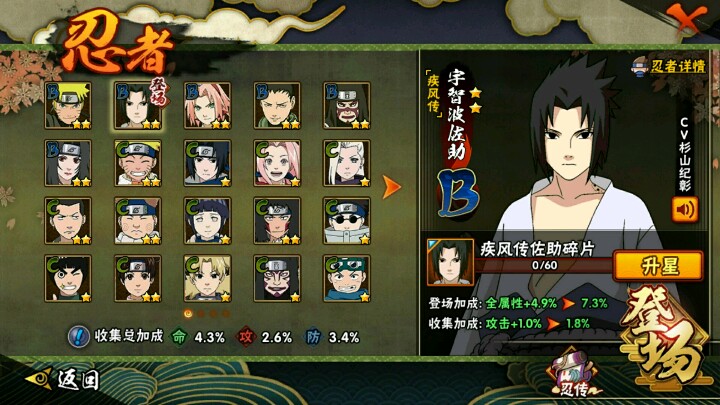Open the 收集总加成 info exclamation icon
This screenshot has width=720, height=405.
77,337
